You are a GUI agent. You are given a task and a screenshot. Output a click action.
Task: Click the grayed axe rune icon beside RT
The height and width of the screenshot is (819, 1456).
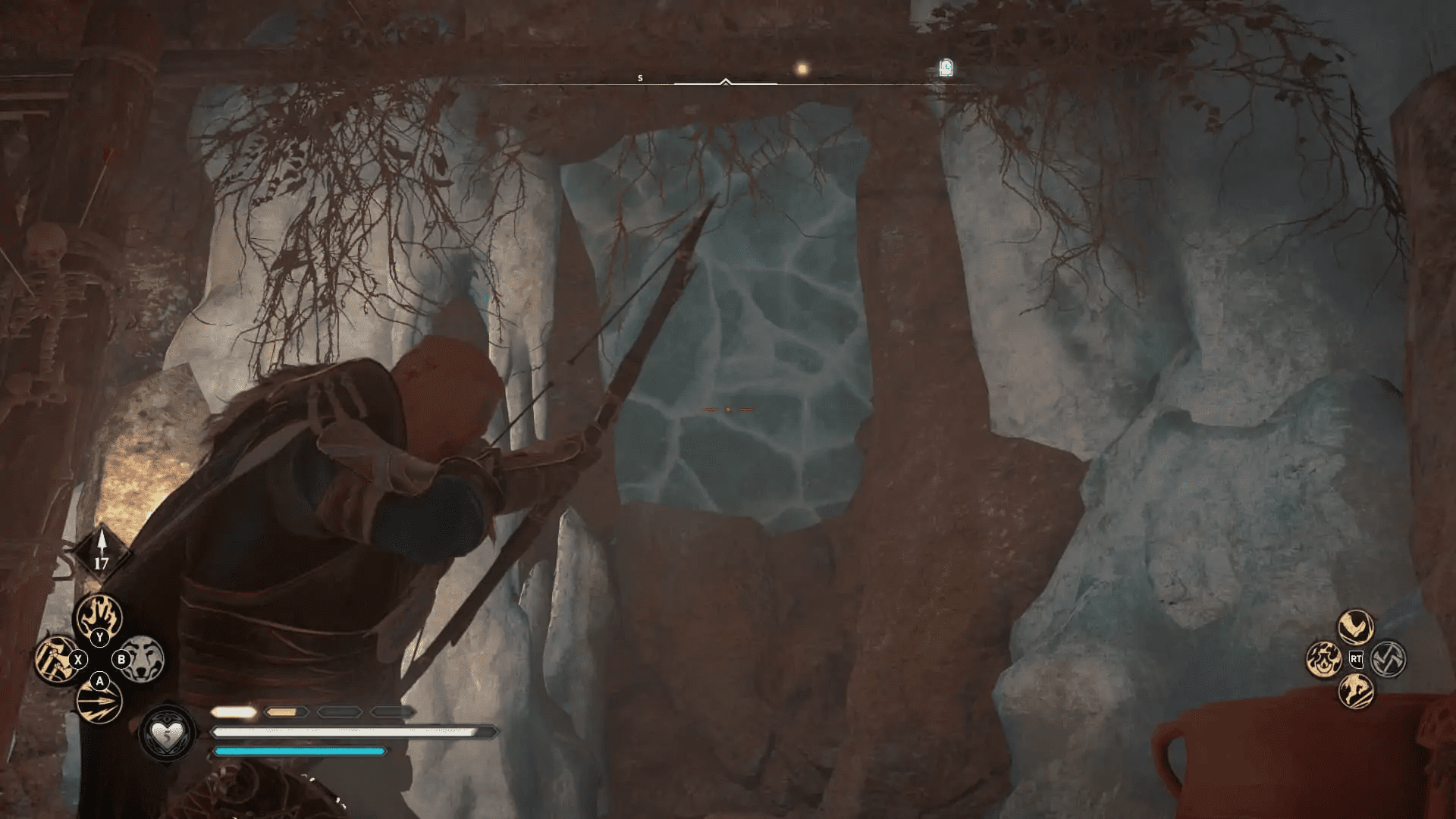pyautogui.click(x=1390, y=658)
